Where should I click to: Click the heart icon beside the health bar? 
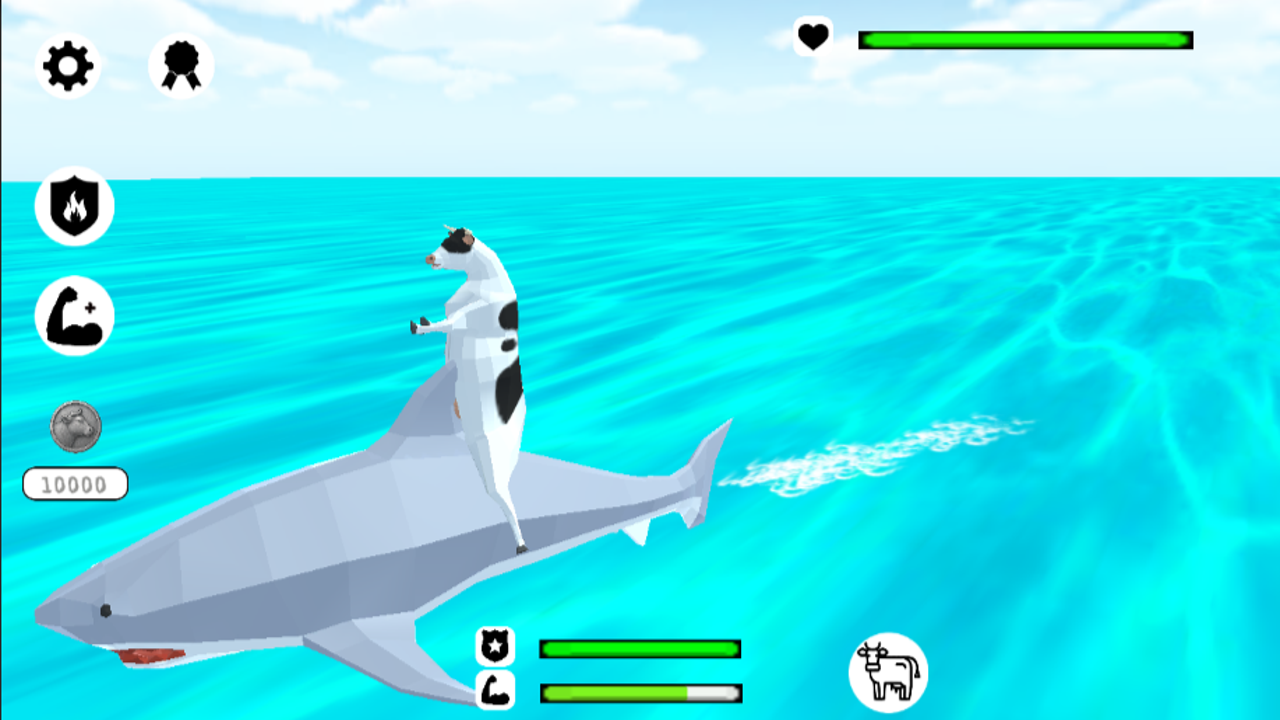[x=813, y=39]
